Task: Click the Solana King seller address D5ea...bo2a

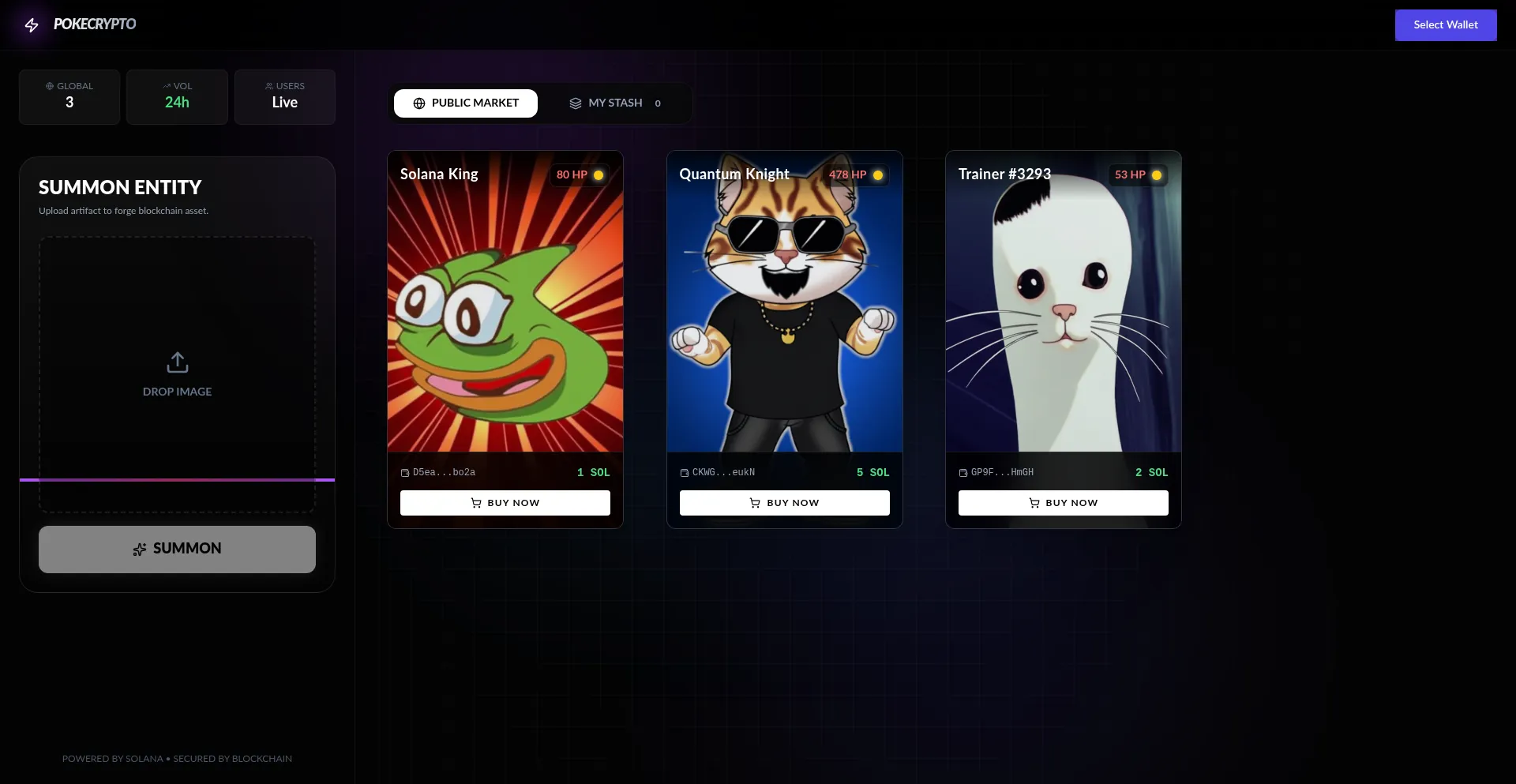Action: (444, 472)
